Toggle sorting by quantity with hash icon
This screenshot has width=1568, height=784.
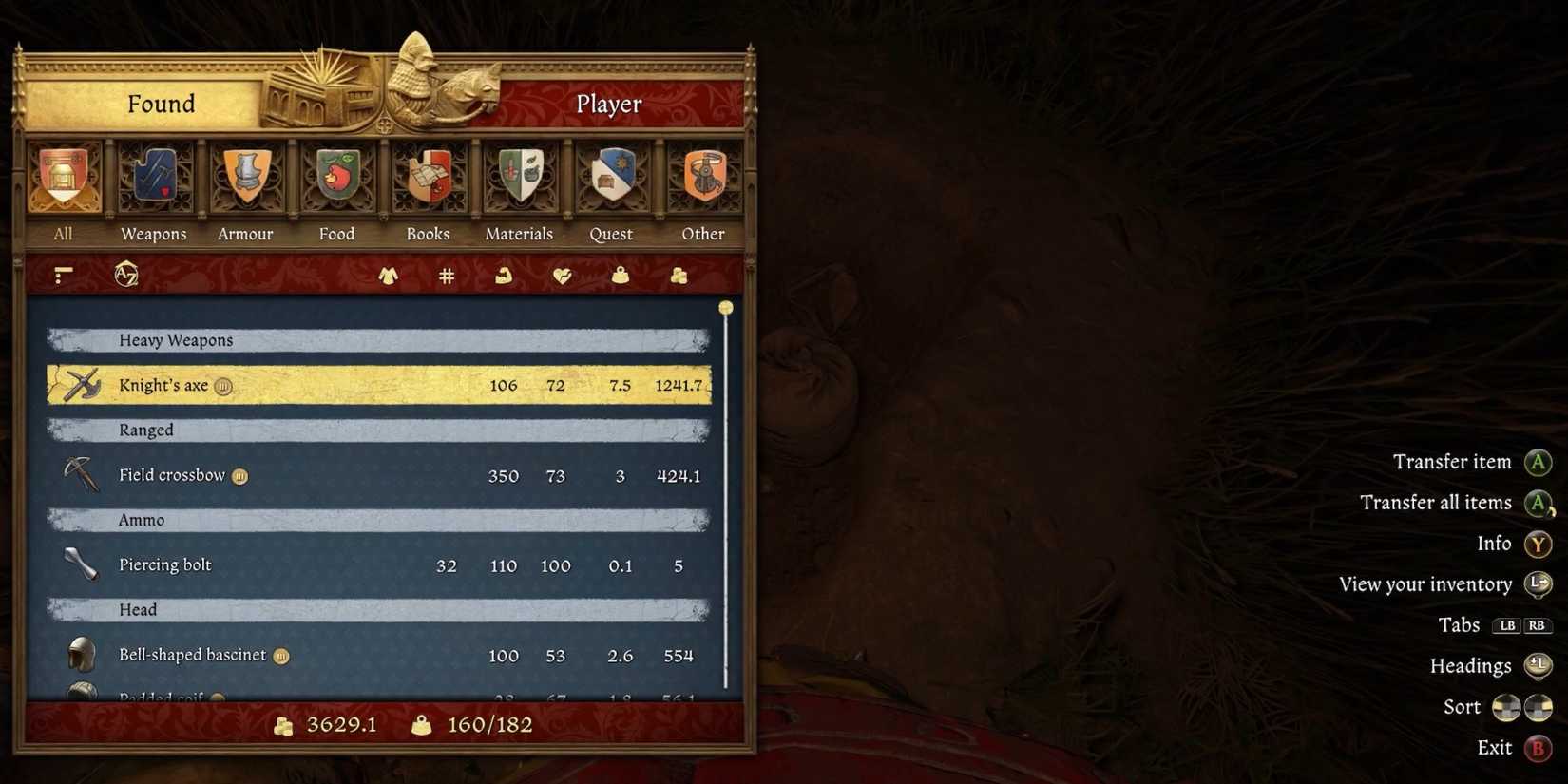coord(446,276)
